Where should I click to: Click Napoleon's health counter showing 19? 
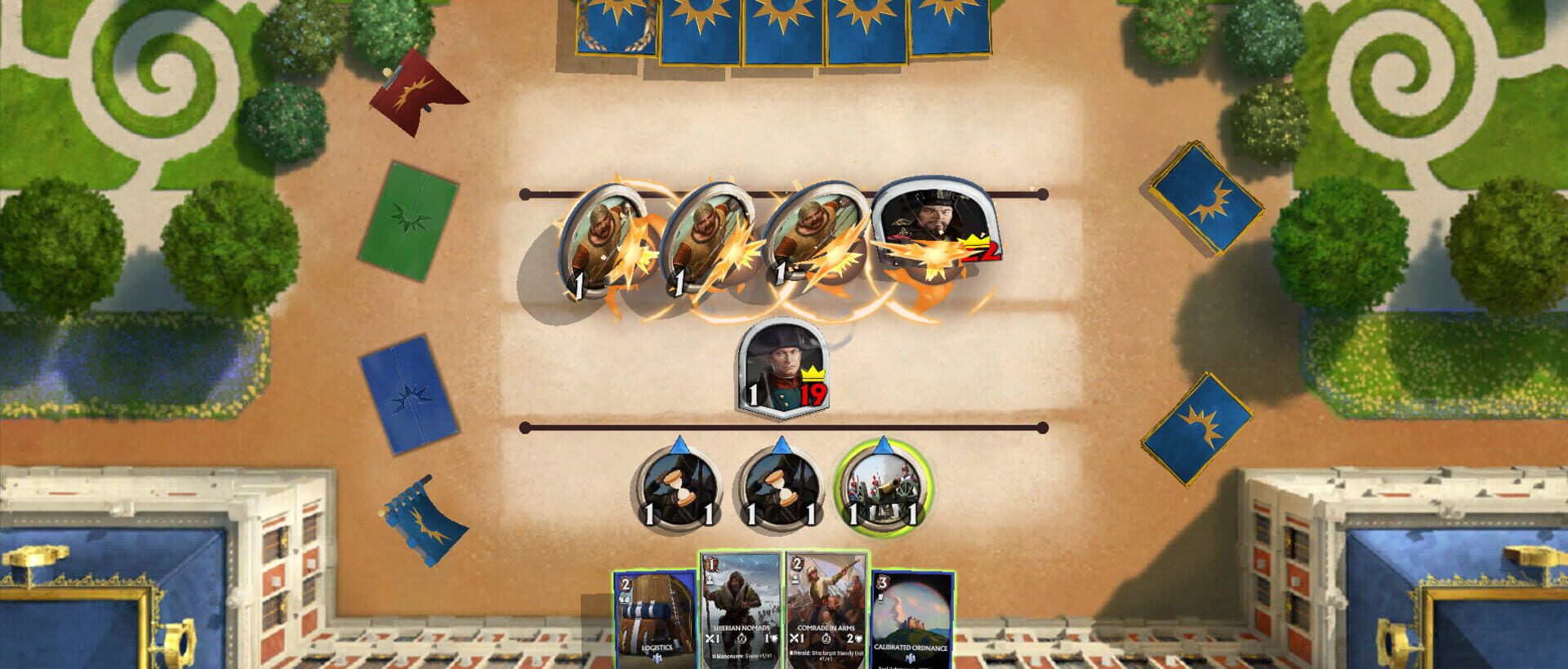(x=813, y=395)
